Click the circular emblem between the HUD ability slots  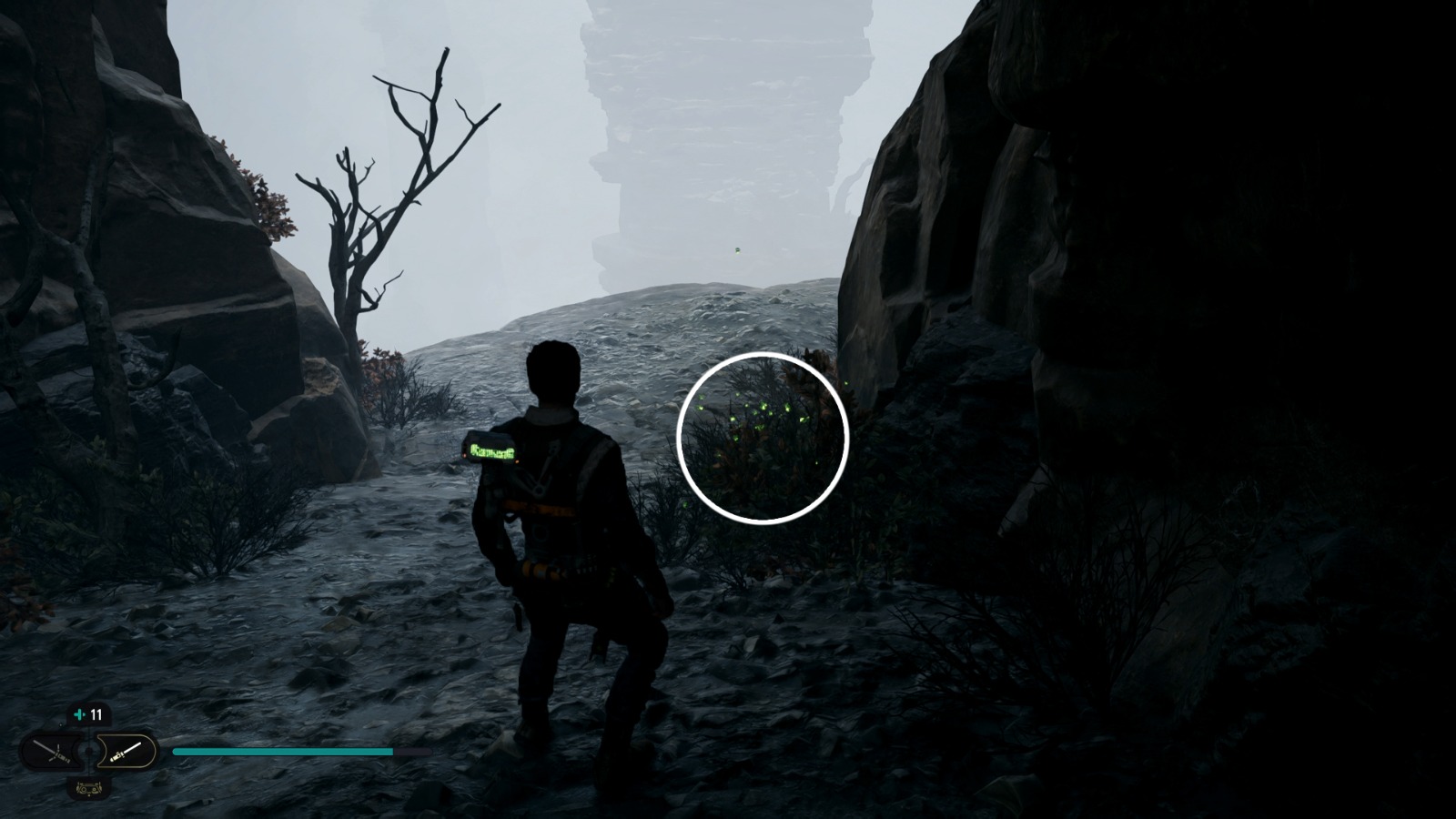pyautogui.click(x=88, y=750)
